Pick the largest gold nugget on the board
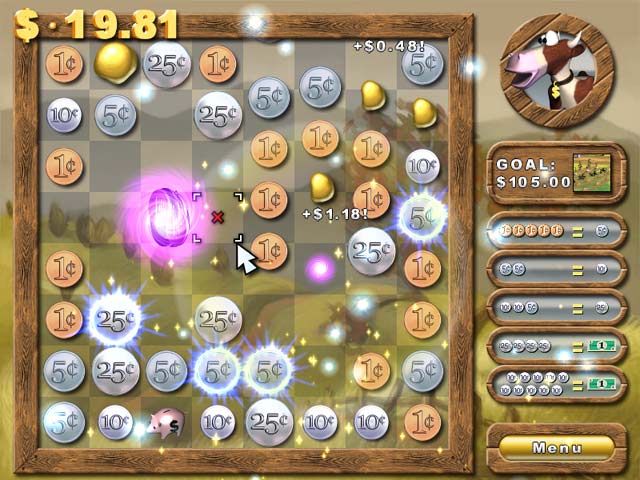The image size is (640, 480). pyautogui.click(x=116, y=62)
